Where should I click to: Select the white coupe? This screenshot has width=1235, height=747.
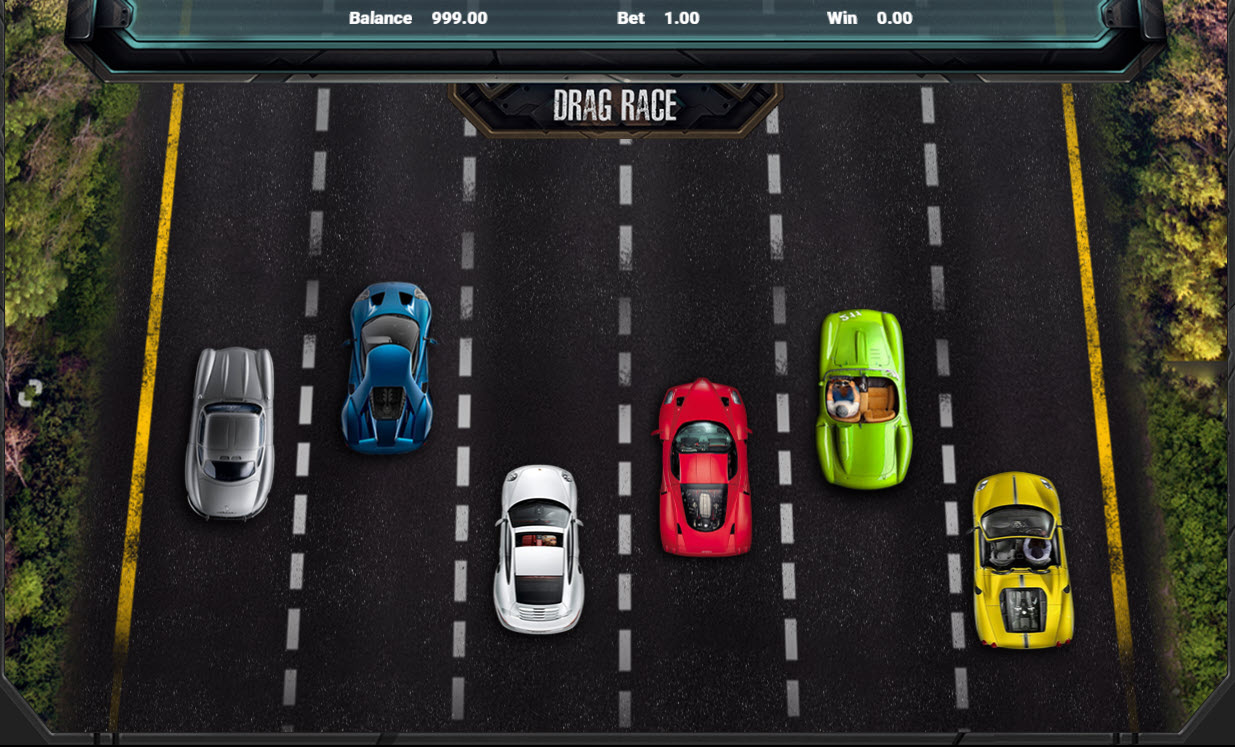pos(539,548)
